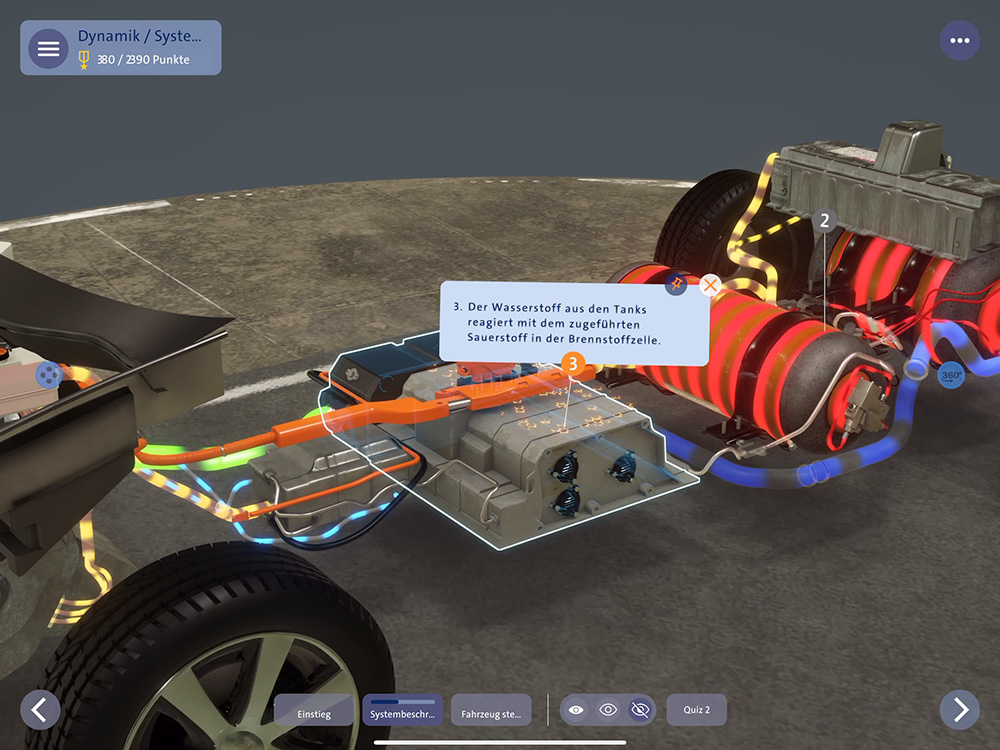Close the hydrogen info tooltip
Viewport: 1000px width, 750px height.
pos(711,285)
